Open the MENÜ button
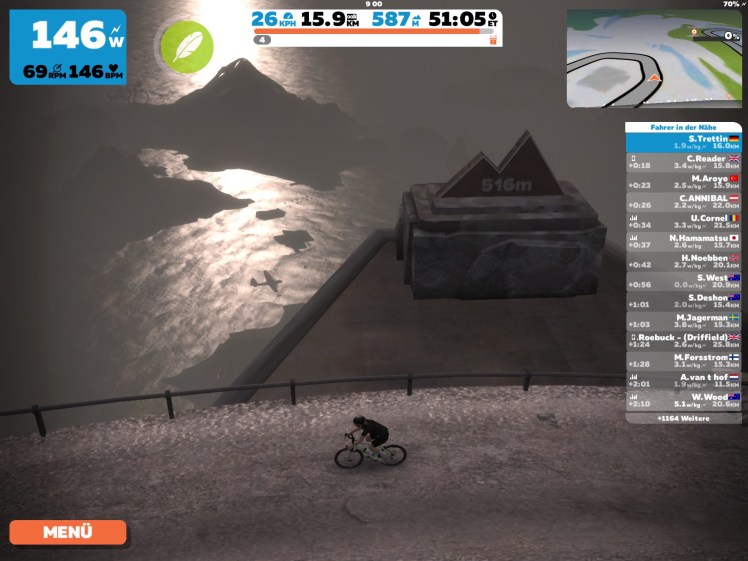Image resolution: width=748 pixels, height=561 pixels. (68, 532)
